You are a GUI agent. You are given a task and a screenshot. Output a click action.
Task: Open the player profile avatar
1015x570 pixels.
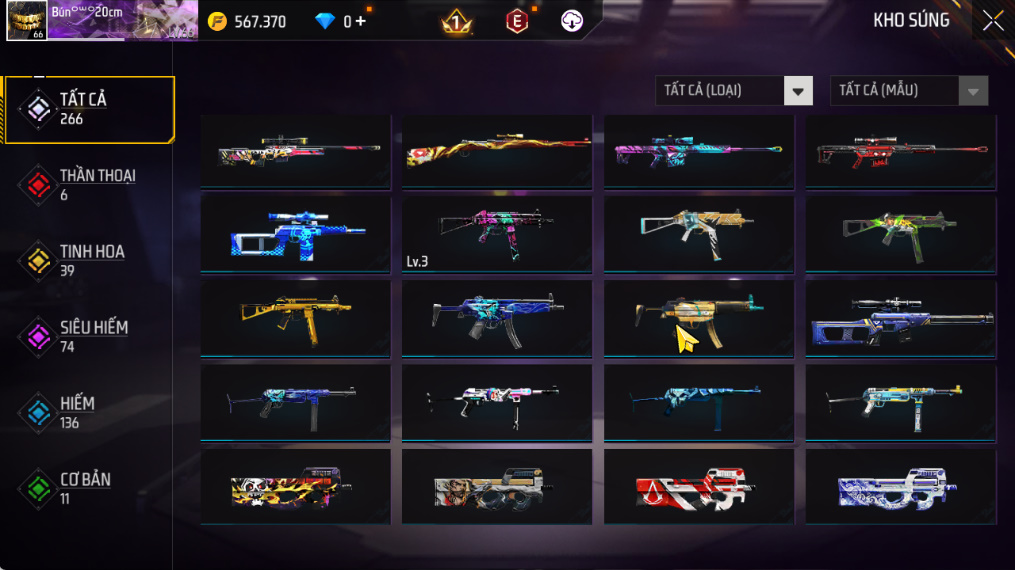(26, 21)
